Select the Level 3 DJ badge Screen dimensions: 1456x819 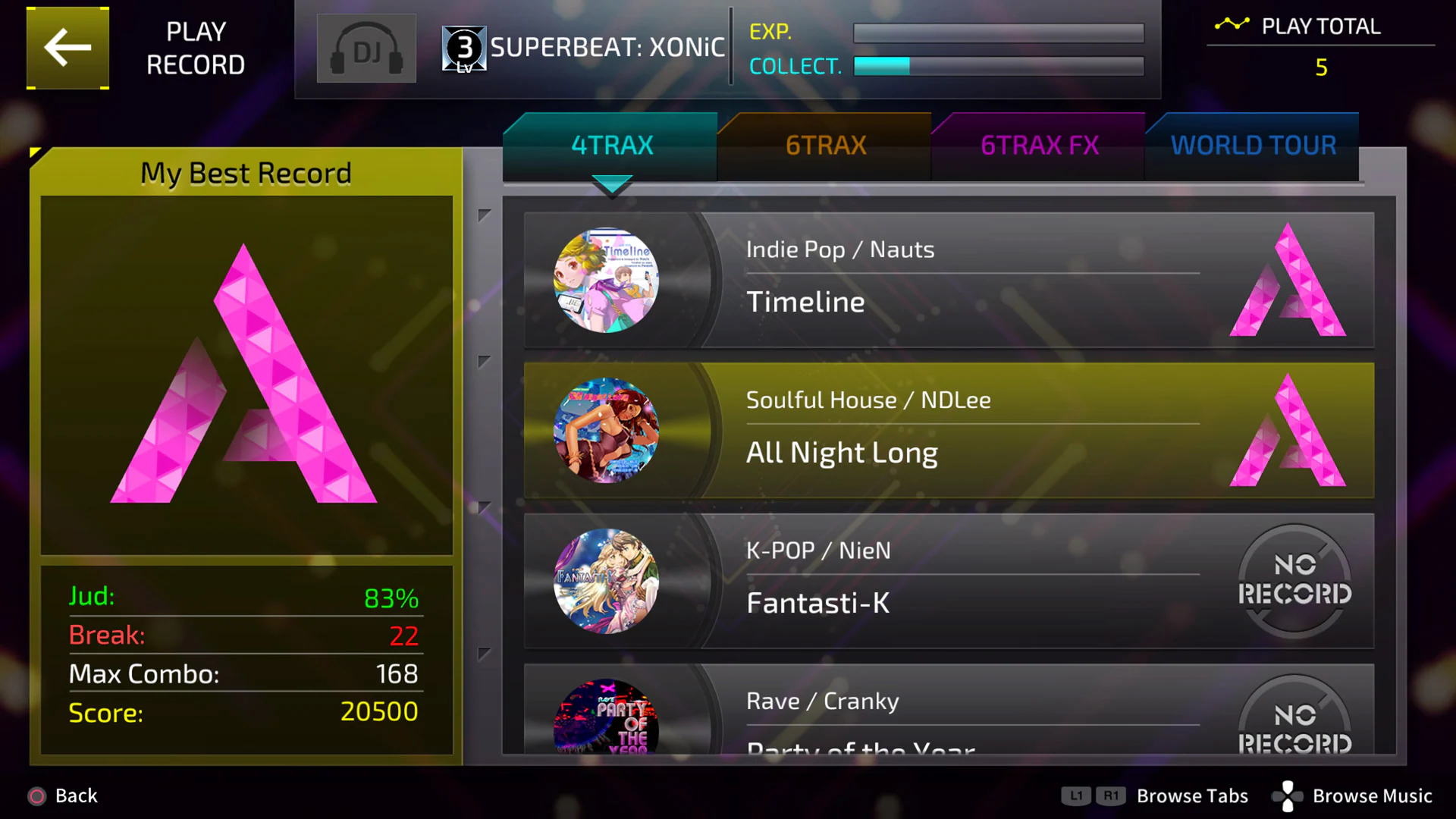pos(463,48)
